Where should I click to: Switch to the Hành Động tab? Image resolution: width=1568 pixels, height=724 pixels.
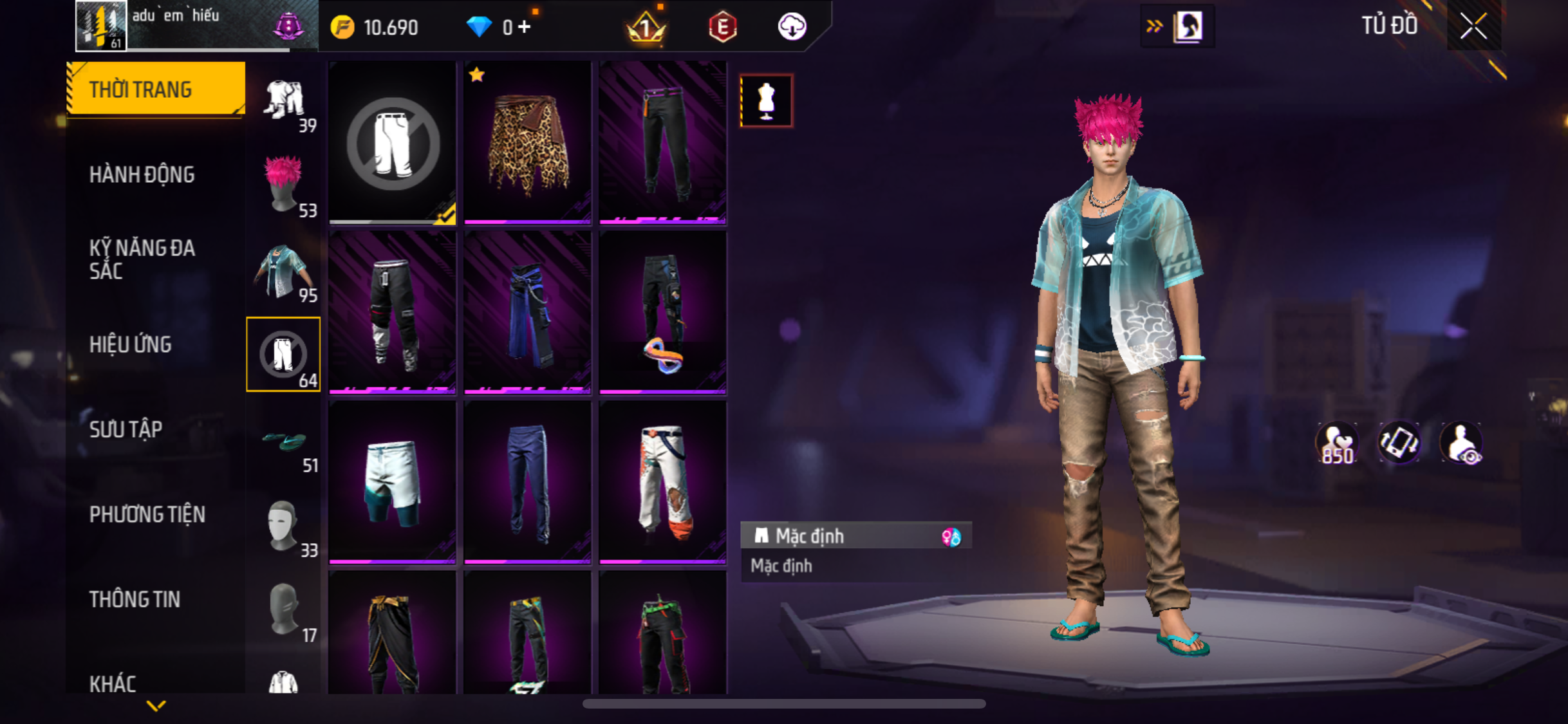click(x=142, y=175)
